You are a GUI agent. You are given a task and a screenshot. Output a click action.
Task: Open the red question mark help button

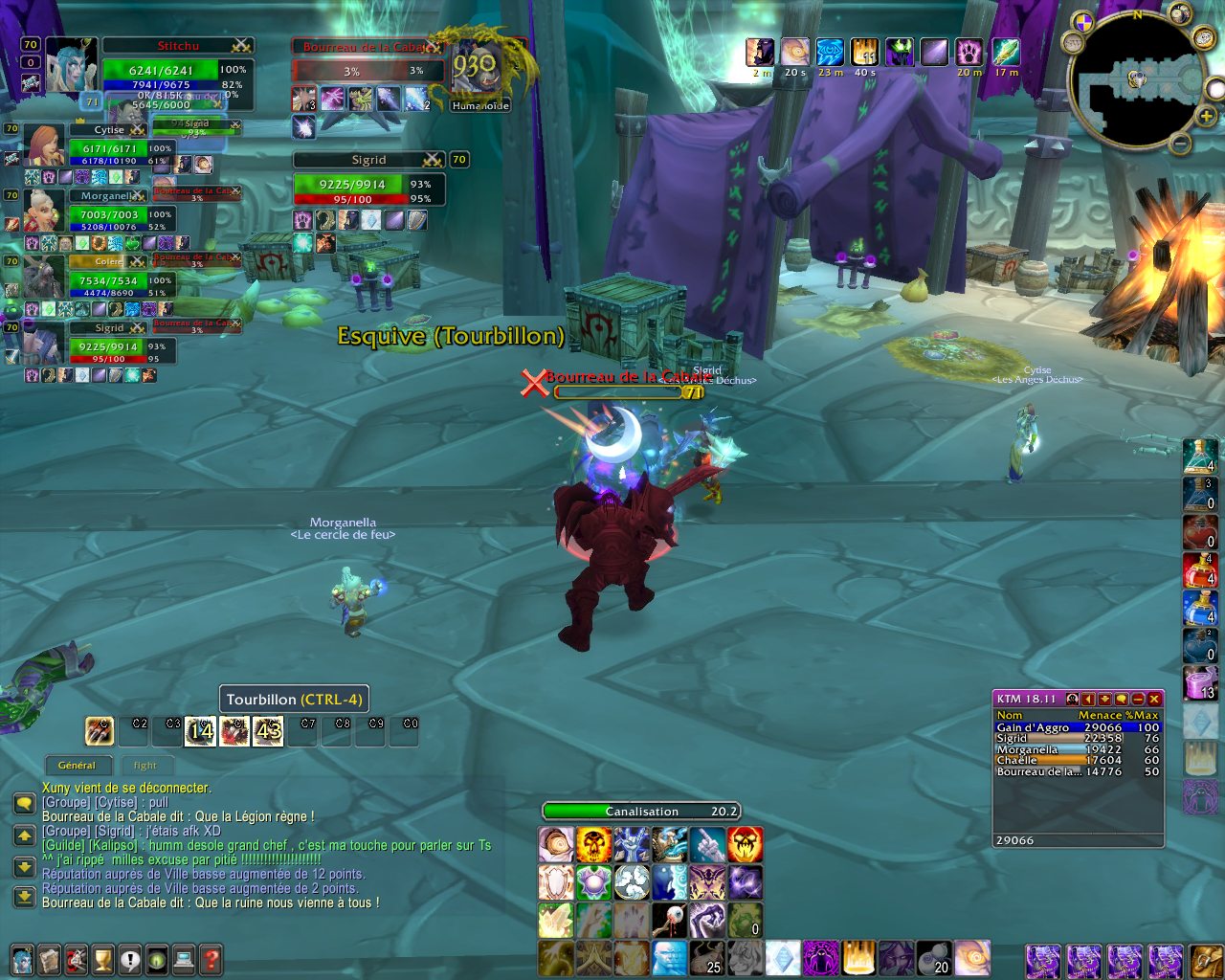pos(211,958)
